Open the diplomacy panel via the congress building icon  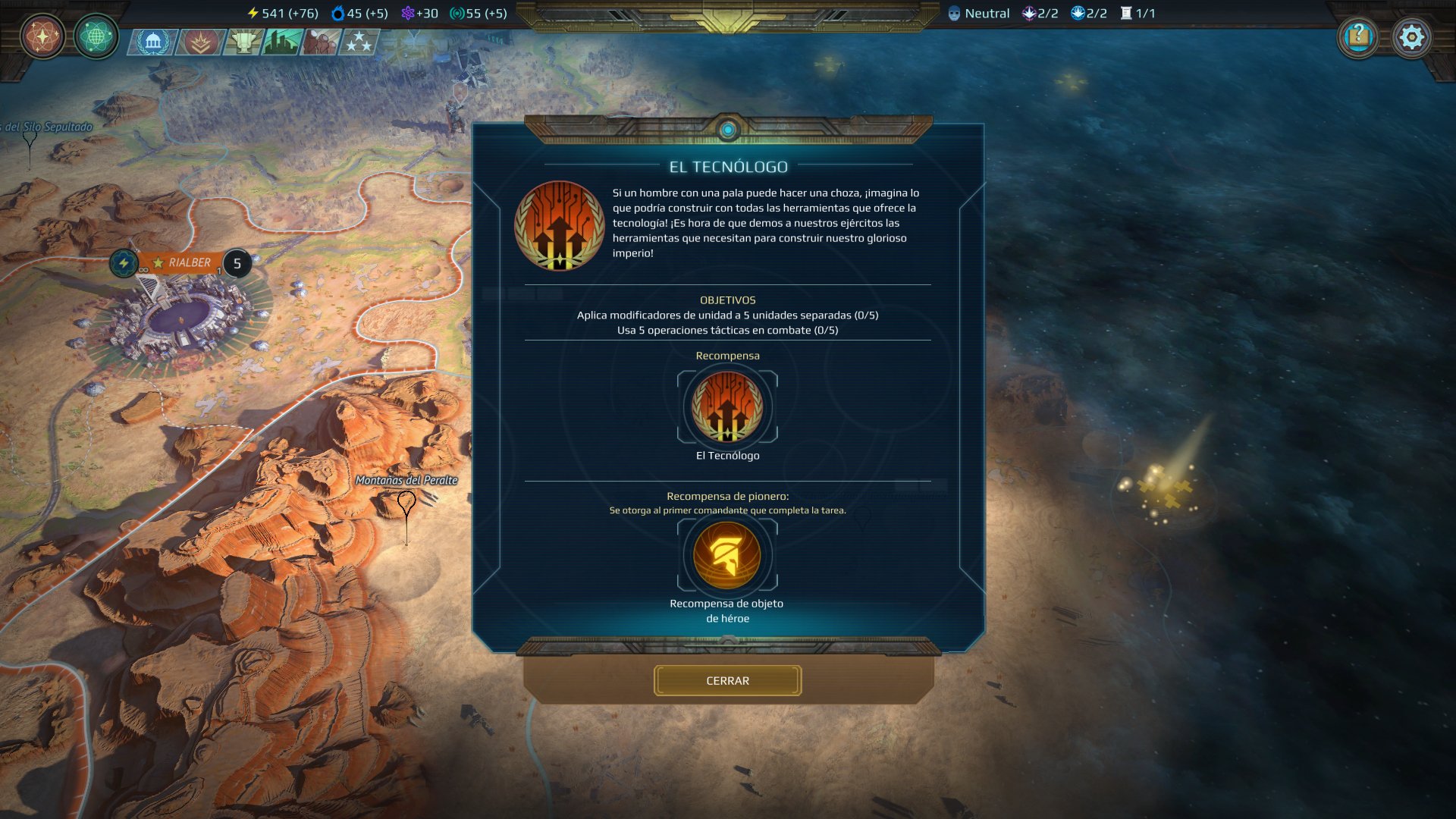(155, 43)
